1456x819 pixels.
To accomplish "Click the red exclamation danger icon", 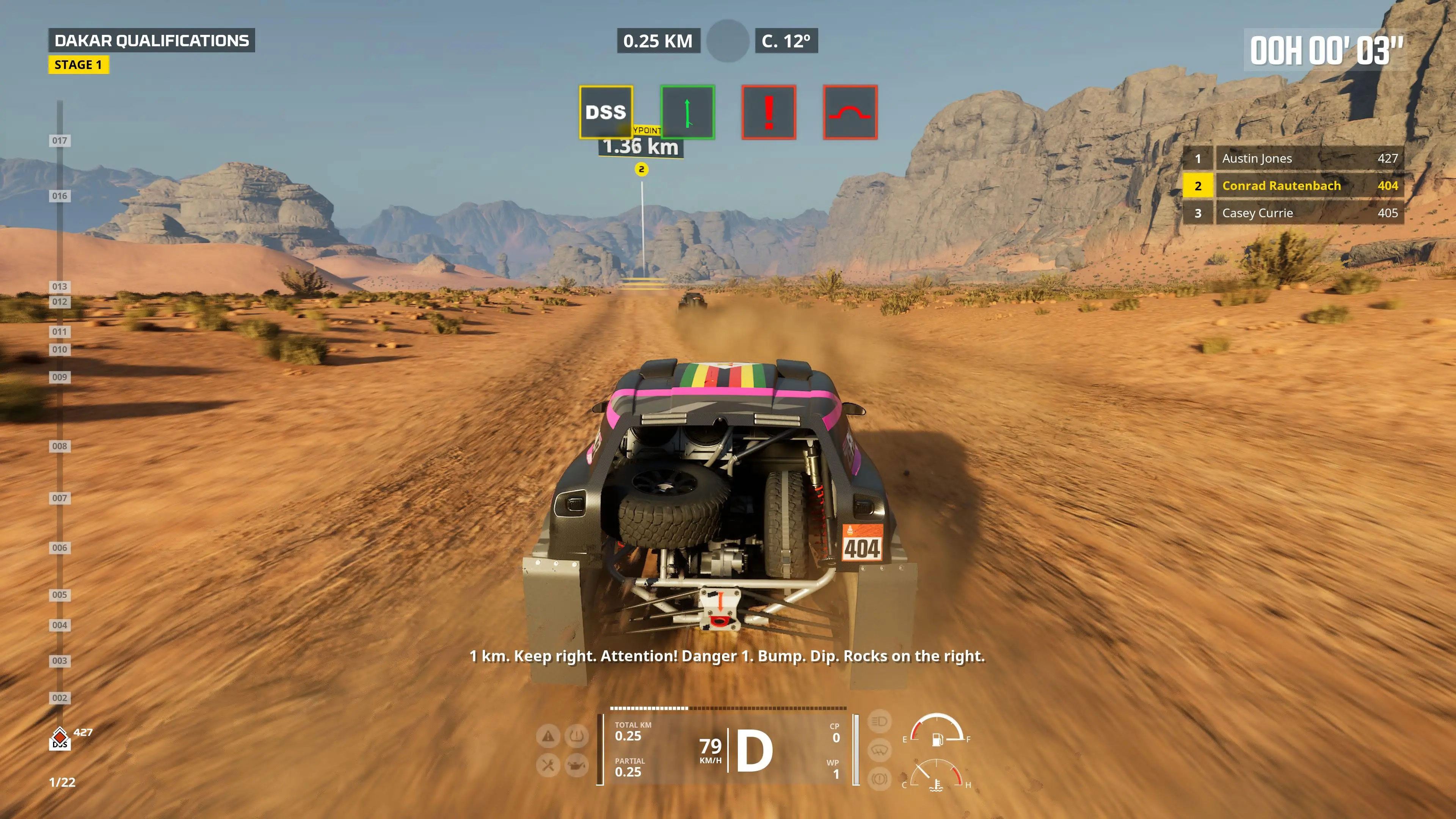I will click(x=769, y=112).
